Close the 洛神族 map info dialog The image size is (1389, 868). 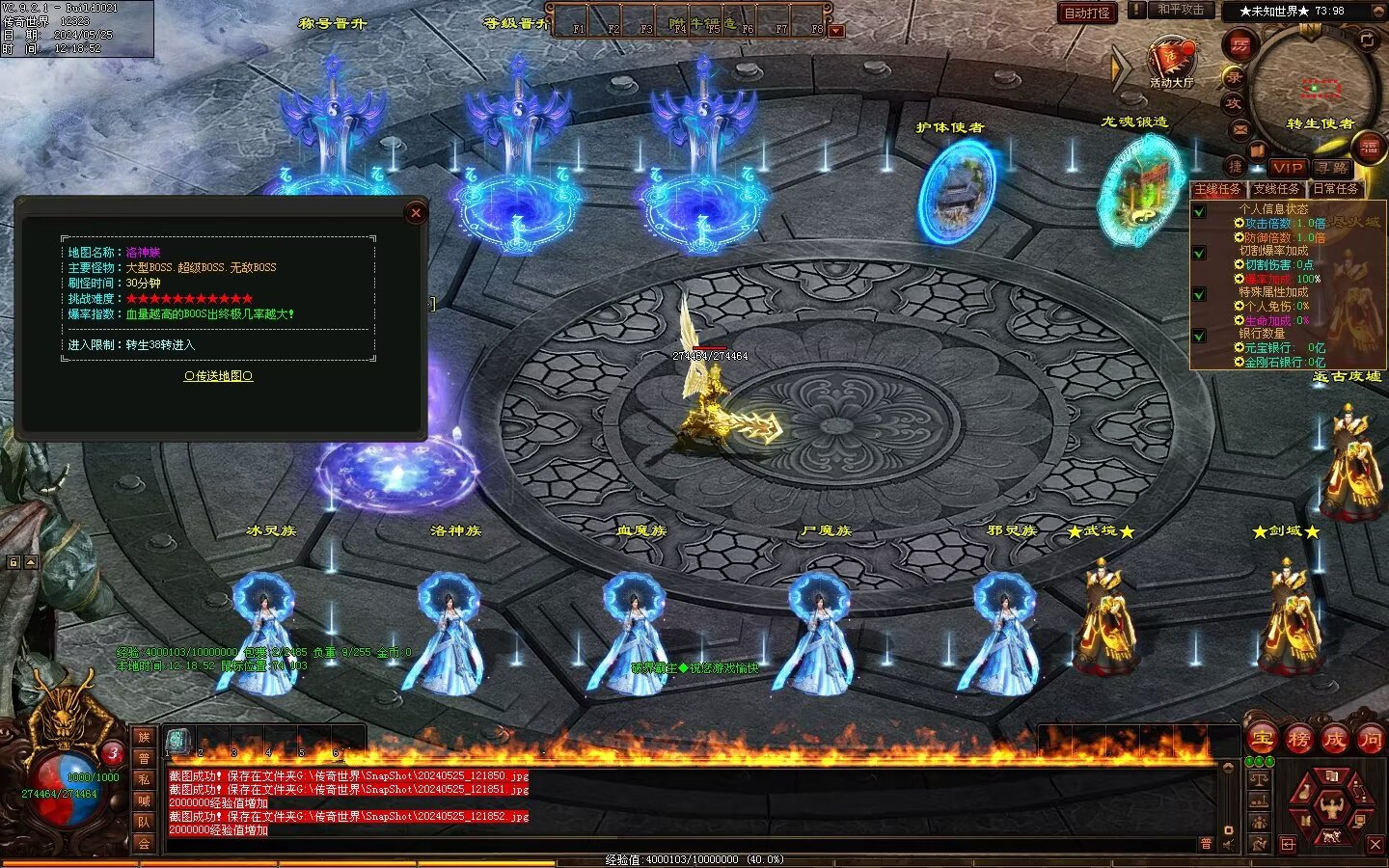[x=416, y=213]
